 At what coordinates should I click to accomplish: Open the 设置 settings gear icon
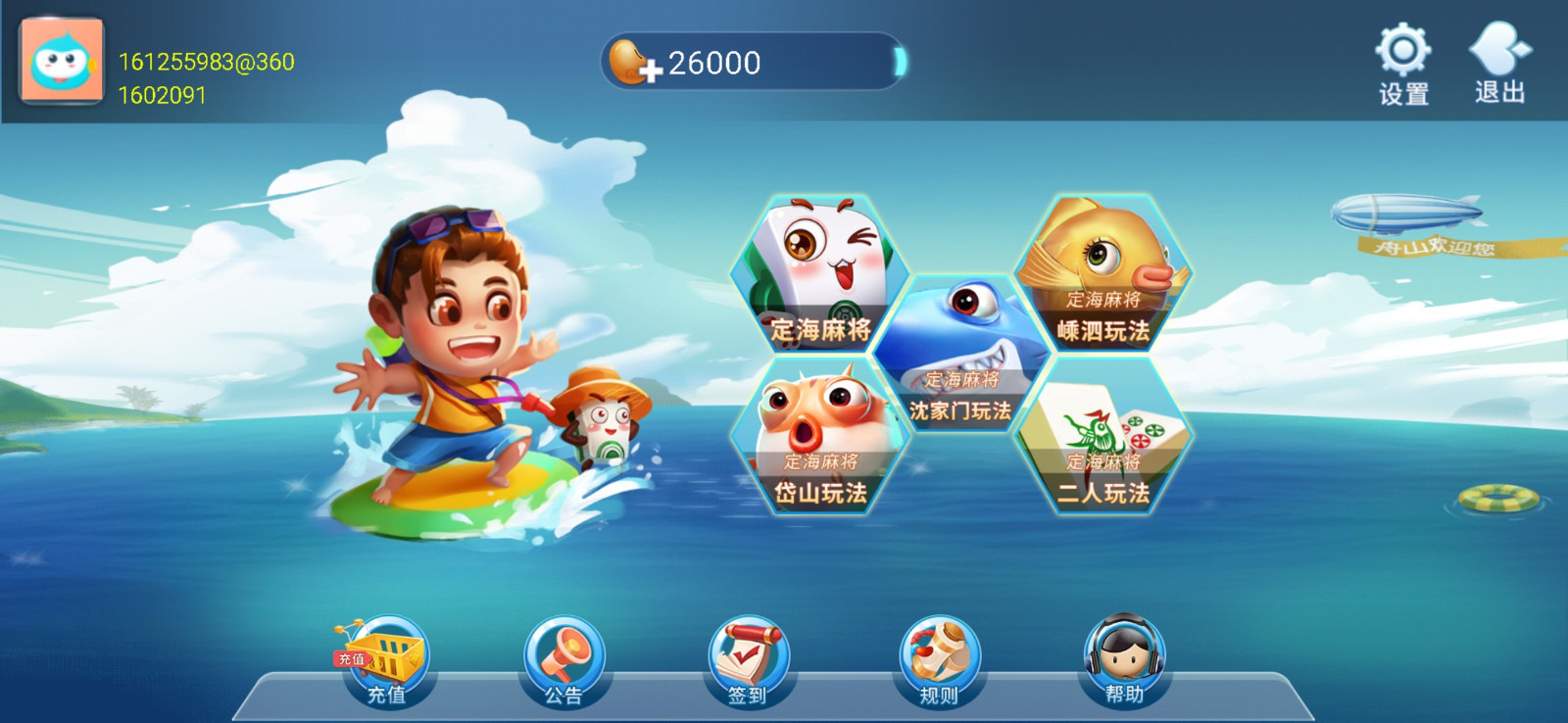(x=1403, y=50)
